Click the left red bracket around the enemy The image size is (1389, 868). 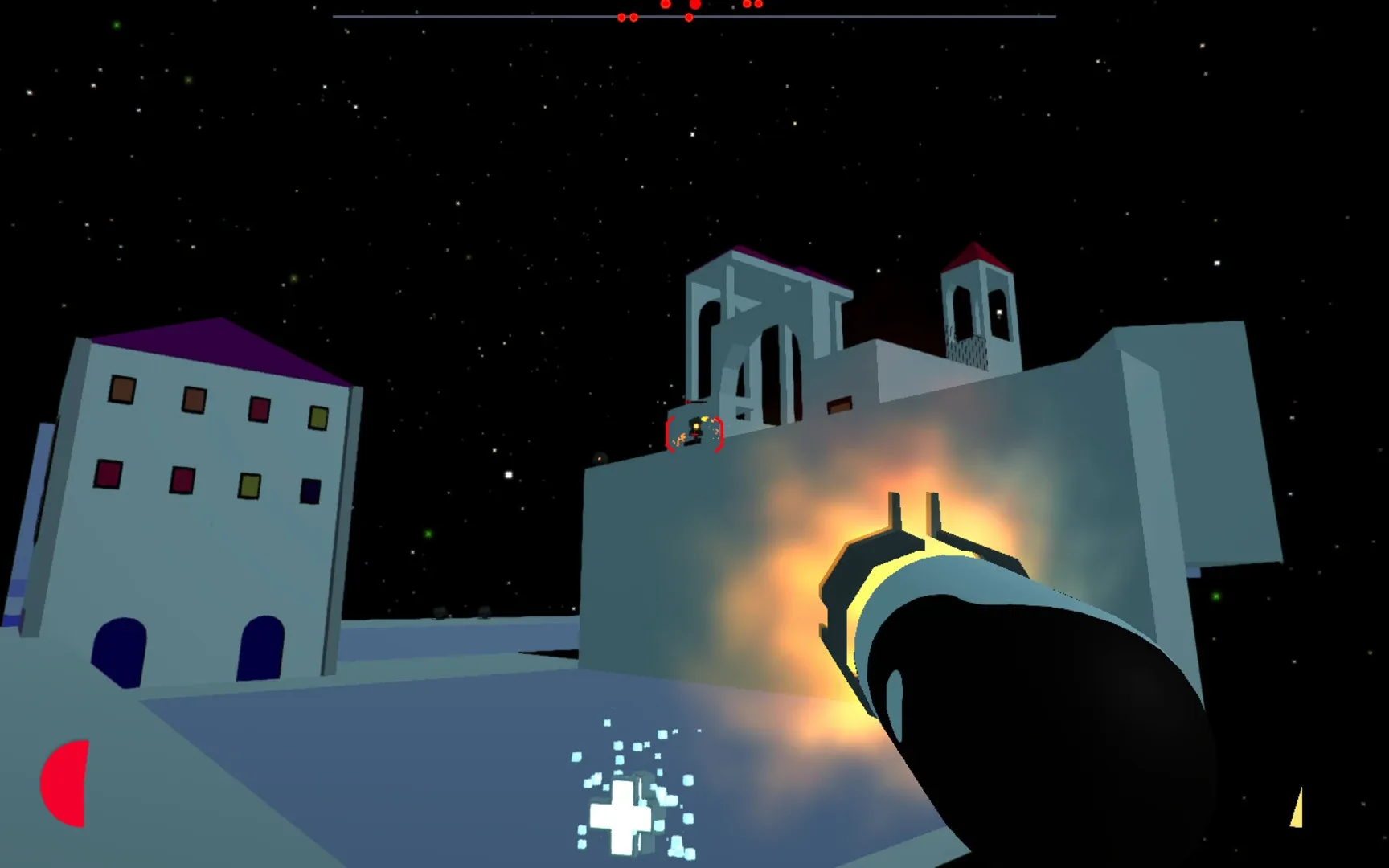pyautogui.click(x=670, y=435)
